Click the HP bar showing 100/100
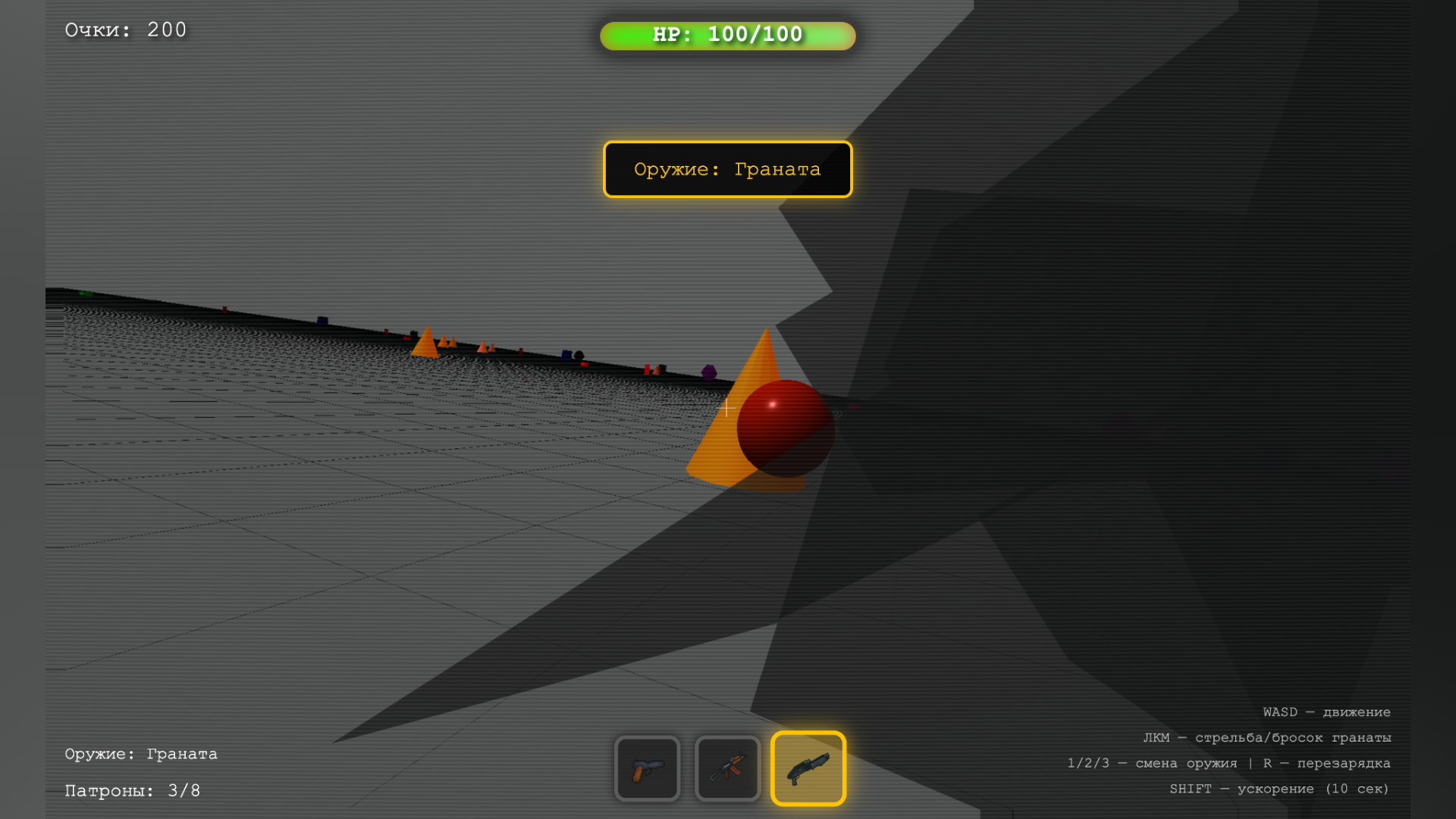The width and height of the screenshot is (1456, 819). [x=726, y=34]
